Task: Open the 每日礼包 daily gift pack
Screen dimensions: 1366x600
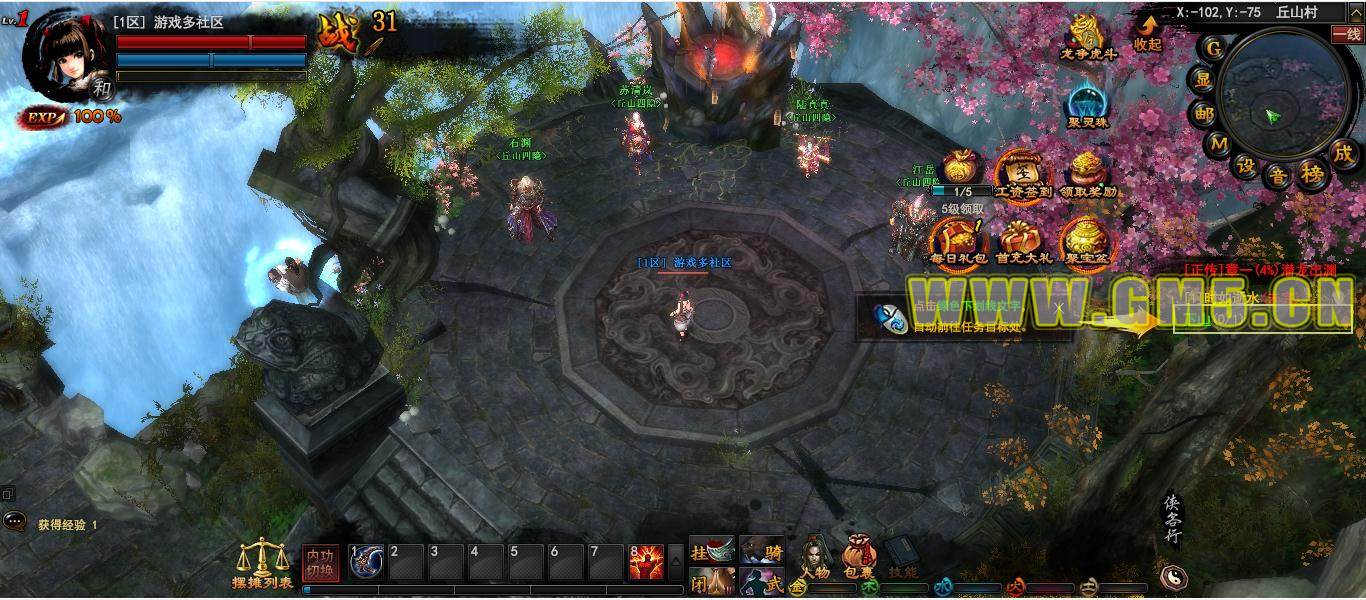Action: [x=958, y=241]
